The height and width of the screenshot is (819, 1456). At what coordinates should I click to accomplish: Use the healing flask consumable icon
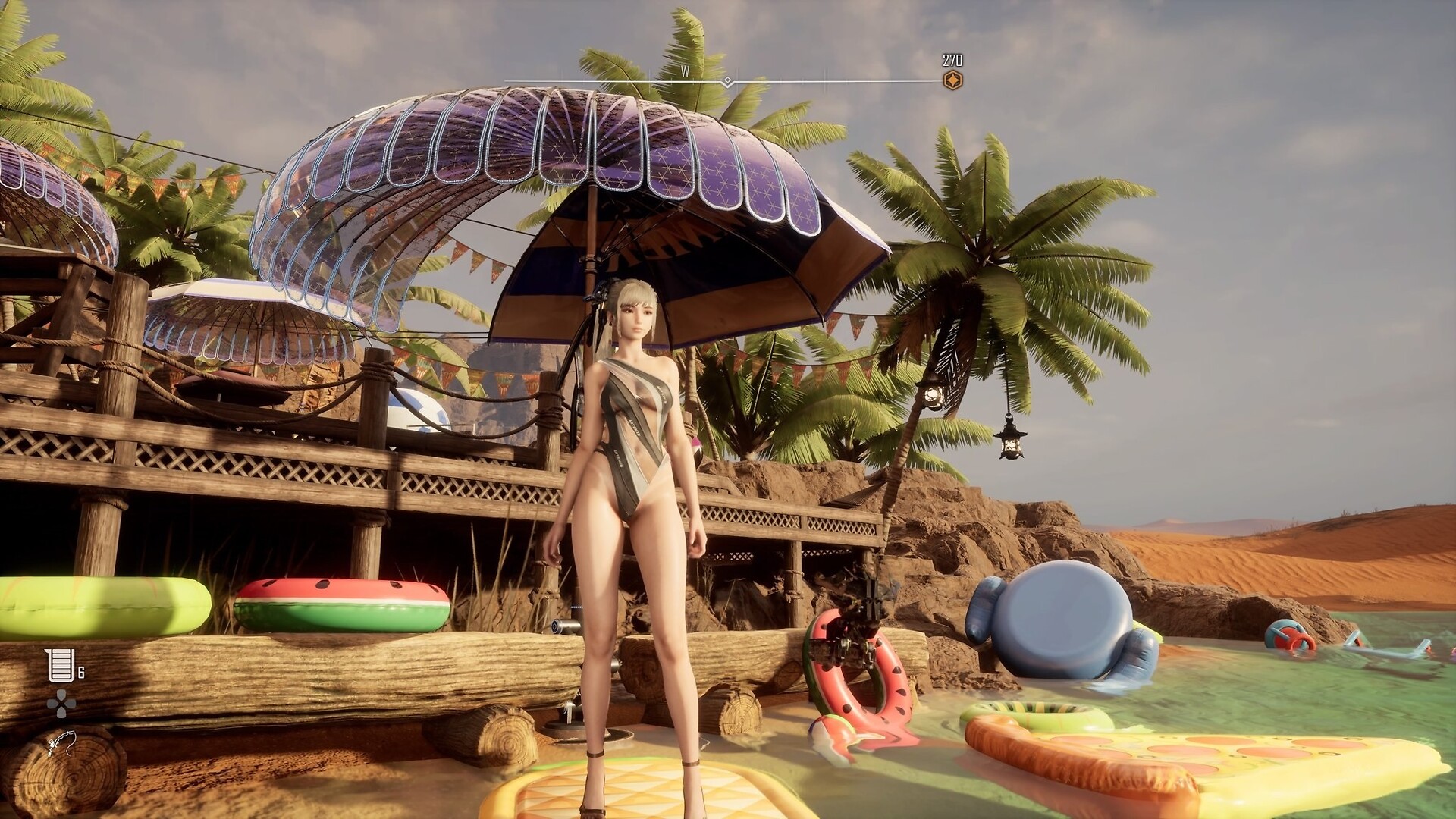[x=60, y=665]
